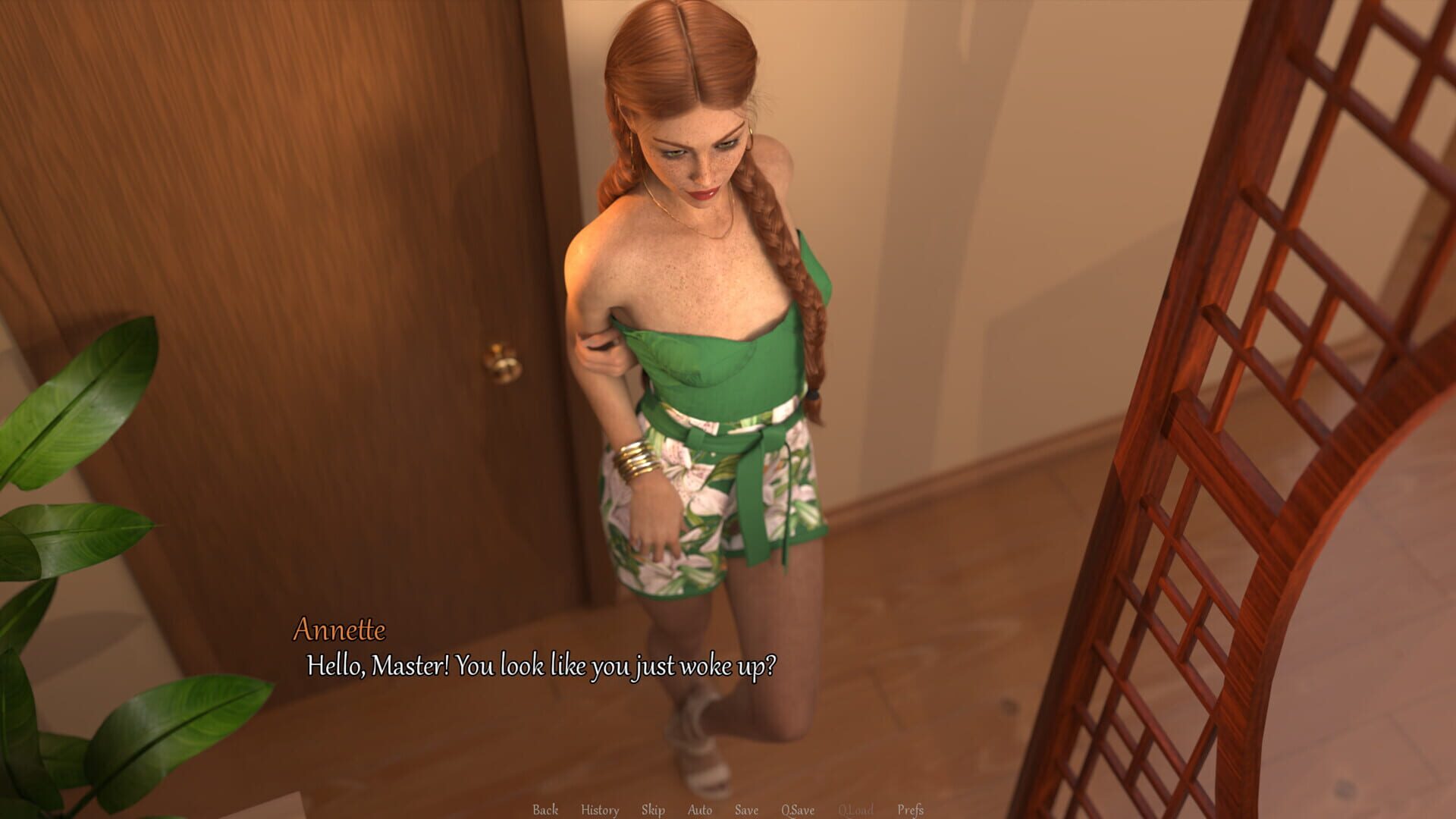Click Q.Load to attempt loading a quick save
Viewport: 1456px width, 819px height.
(x=856, y=809)
